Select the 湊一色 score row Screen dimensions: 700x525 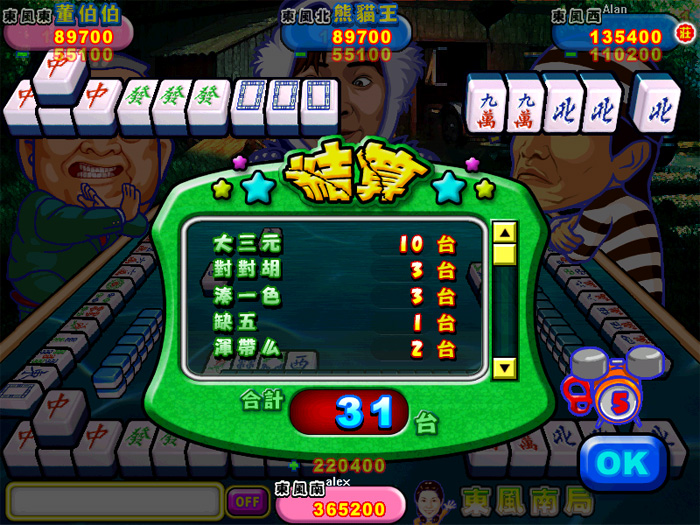click(334, 296)
